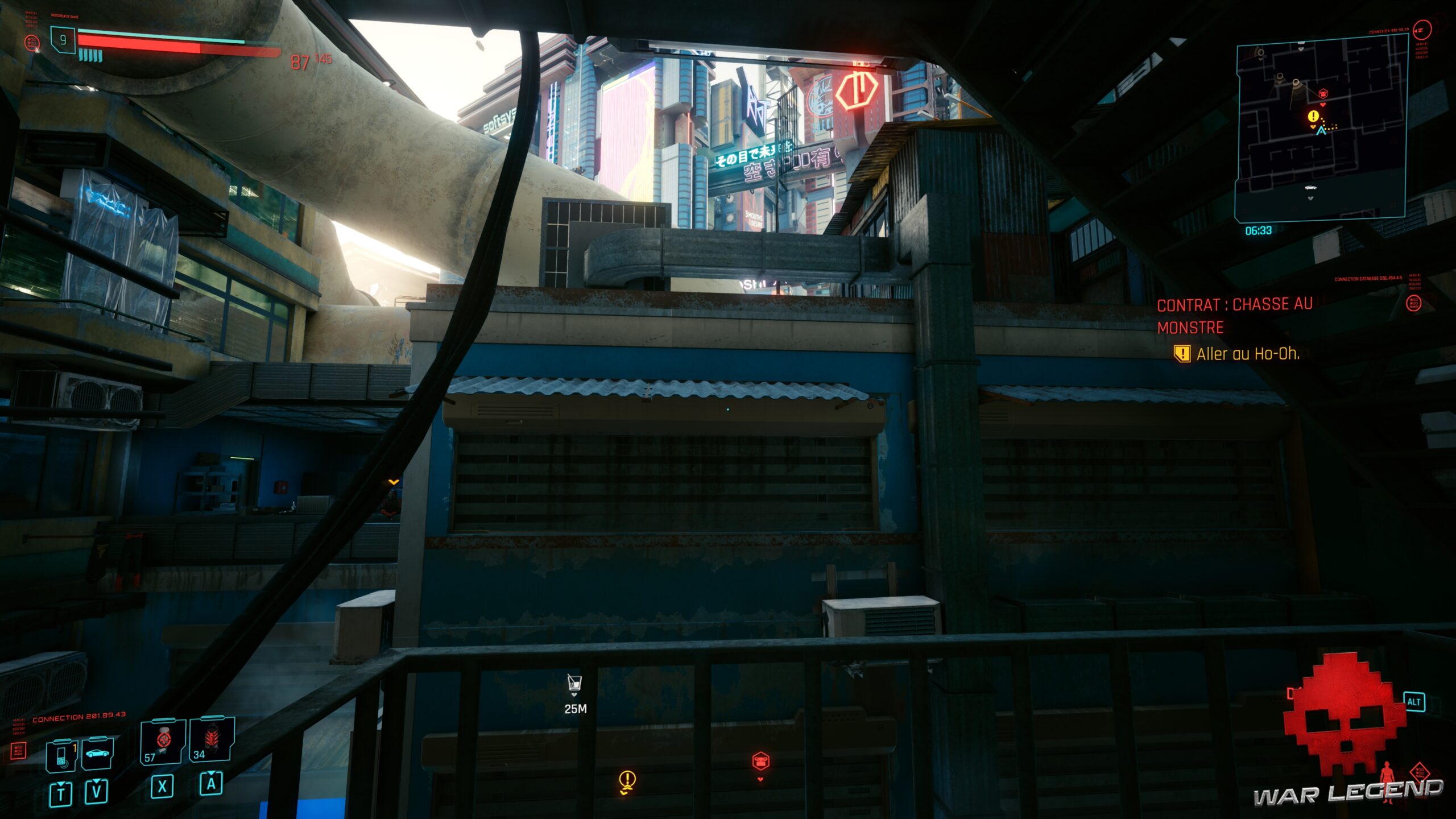Click the yellow exclamation quest marker

(627, 778)
